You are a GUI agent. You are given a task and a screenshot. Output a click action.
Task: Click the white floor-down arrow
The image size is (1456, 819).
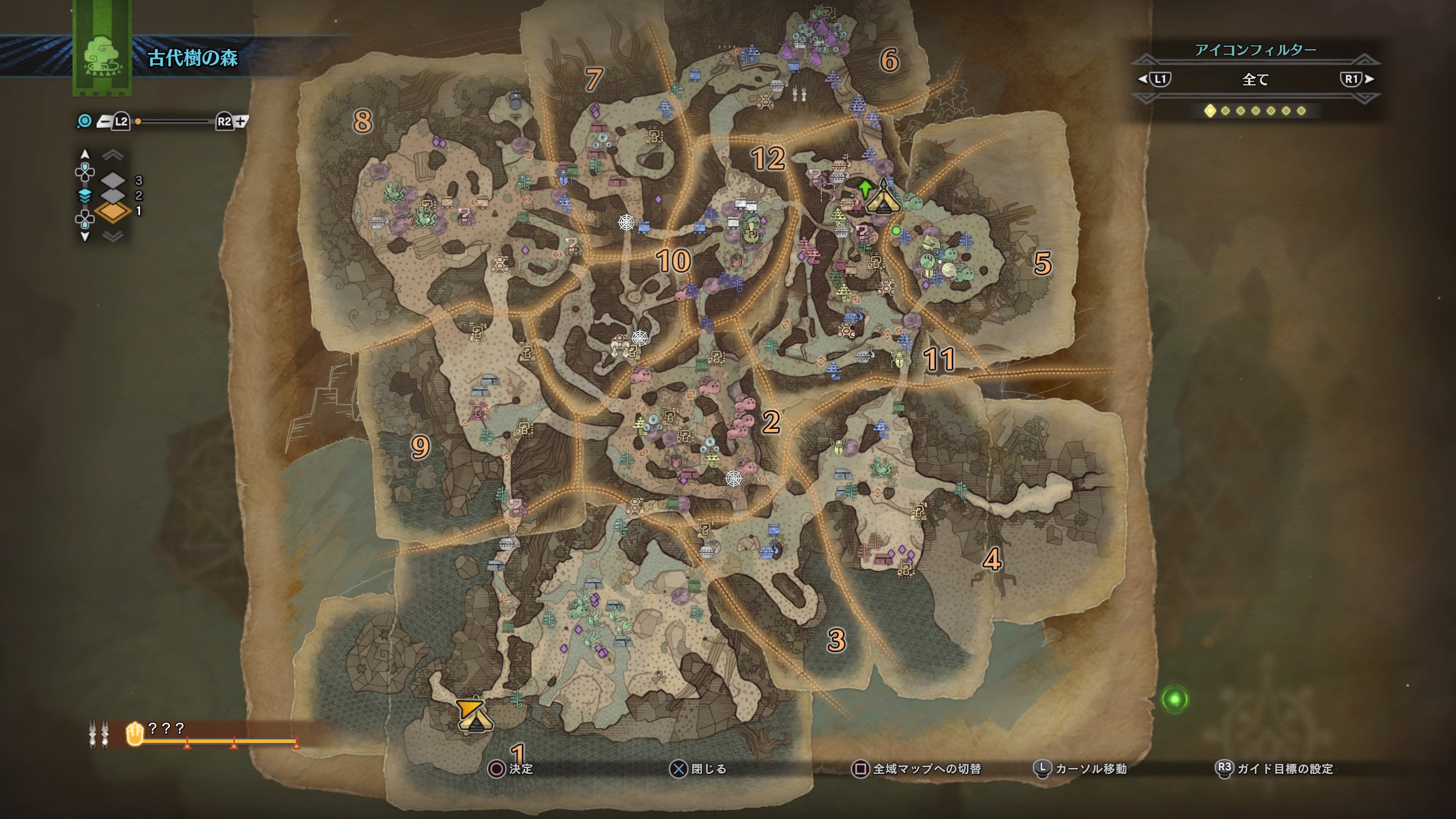pos(85,236)
